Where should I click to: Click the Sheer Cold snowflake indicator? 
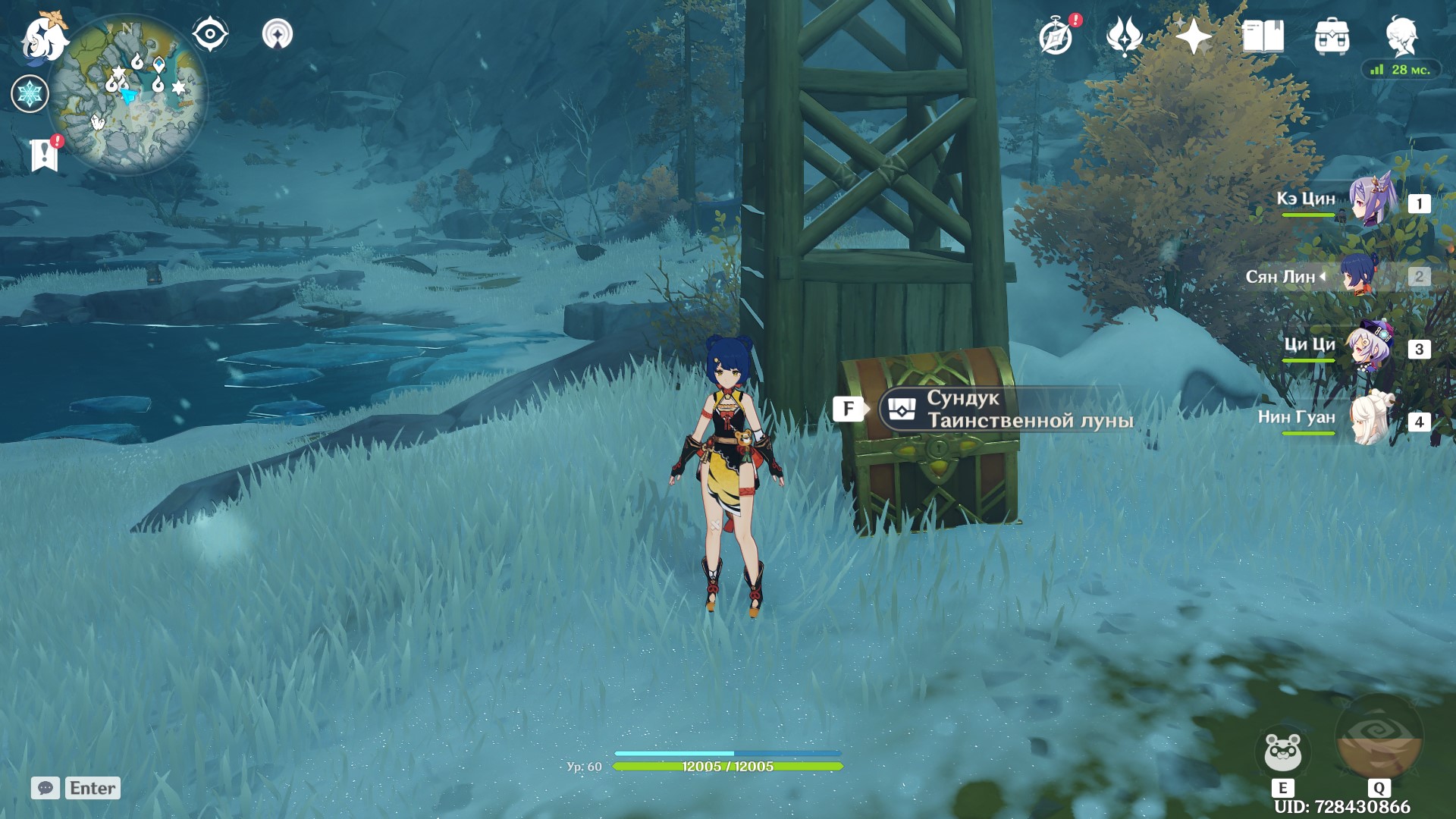(x=31, y=94)
